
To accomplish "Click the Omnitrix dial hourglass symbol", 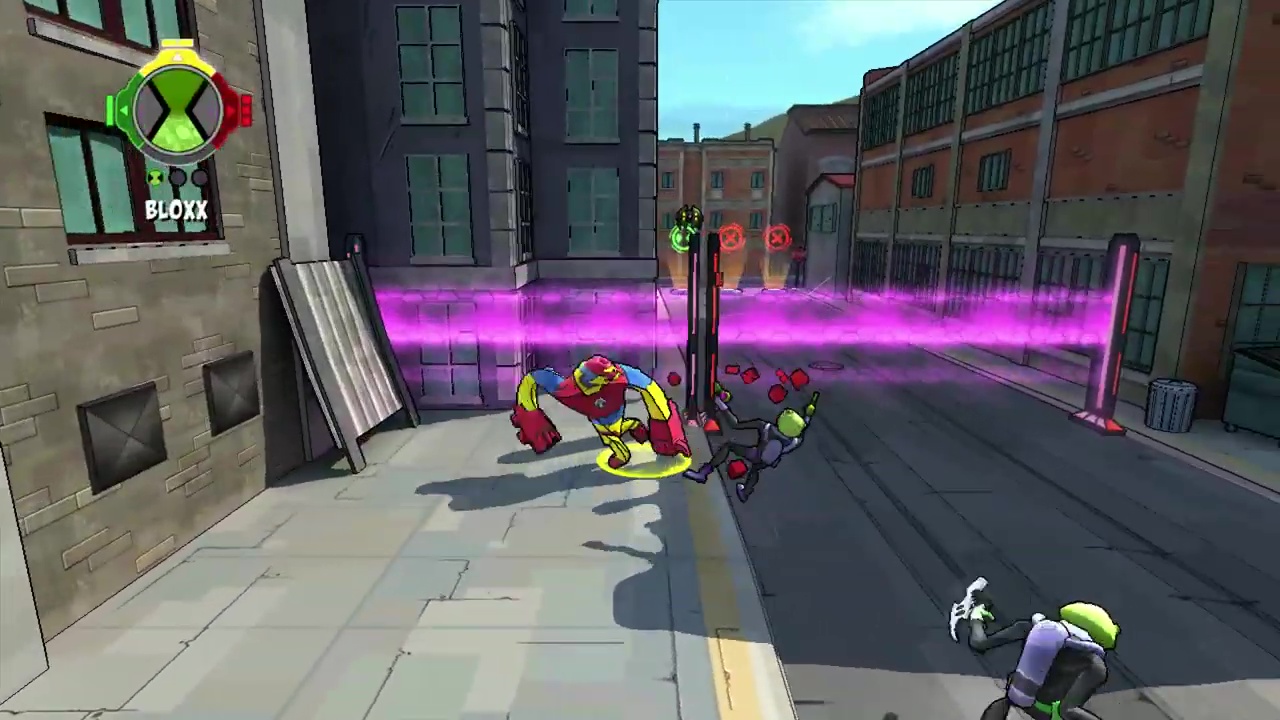I will [176, 112].
